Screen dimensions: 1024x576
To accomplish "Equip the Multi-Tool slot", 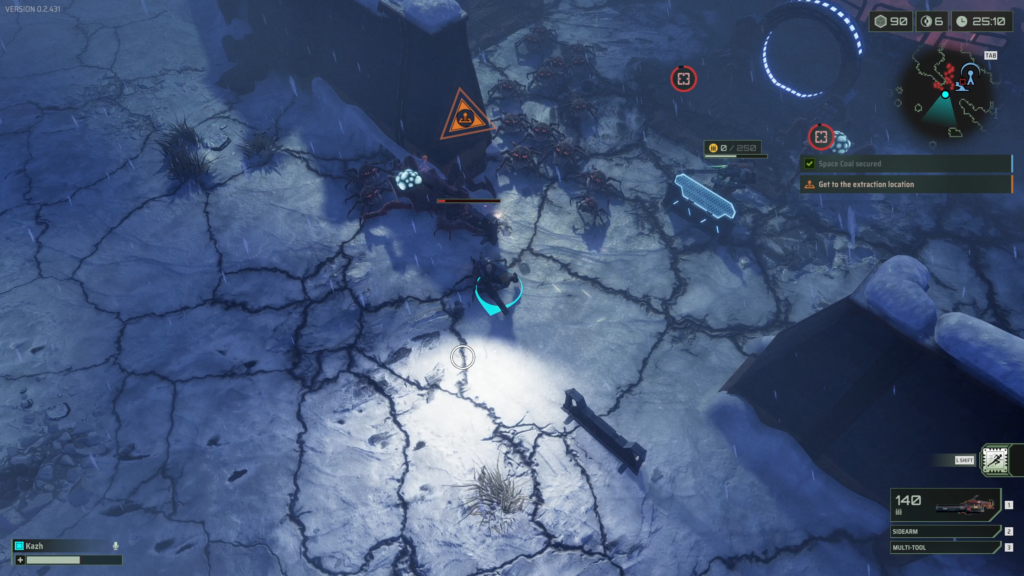I will pyautogui.click(x=944, y=547).
